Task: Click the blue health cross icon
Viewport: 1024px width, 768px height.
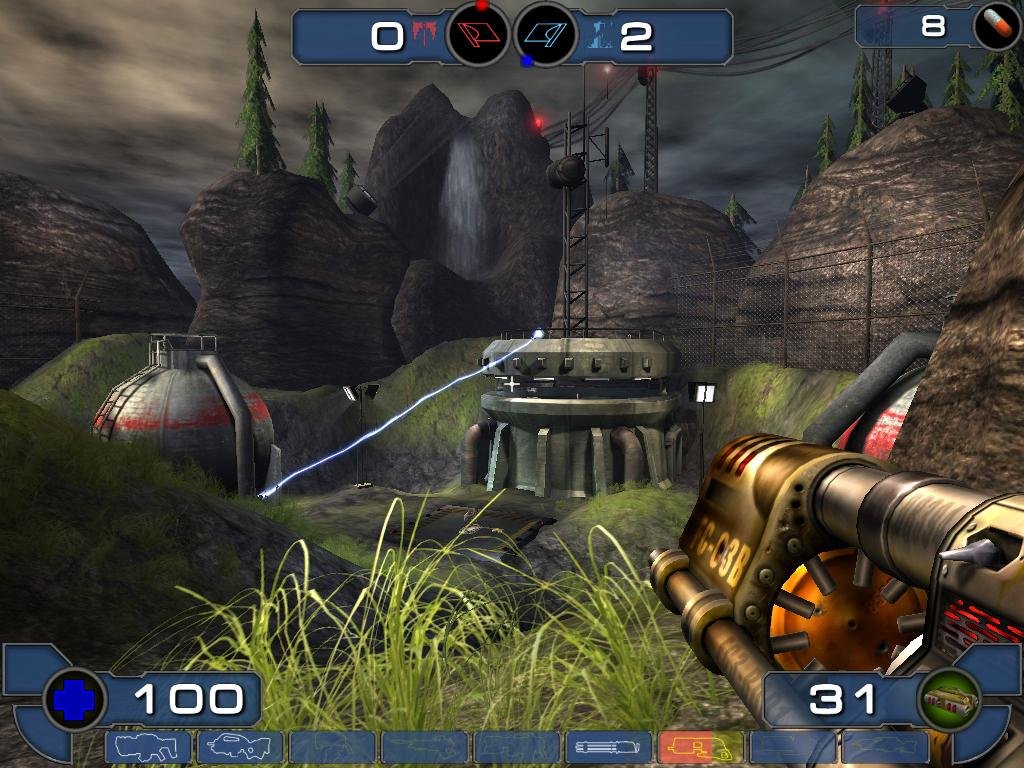Action: (74, 700)
